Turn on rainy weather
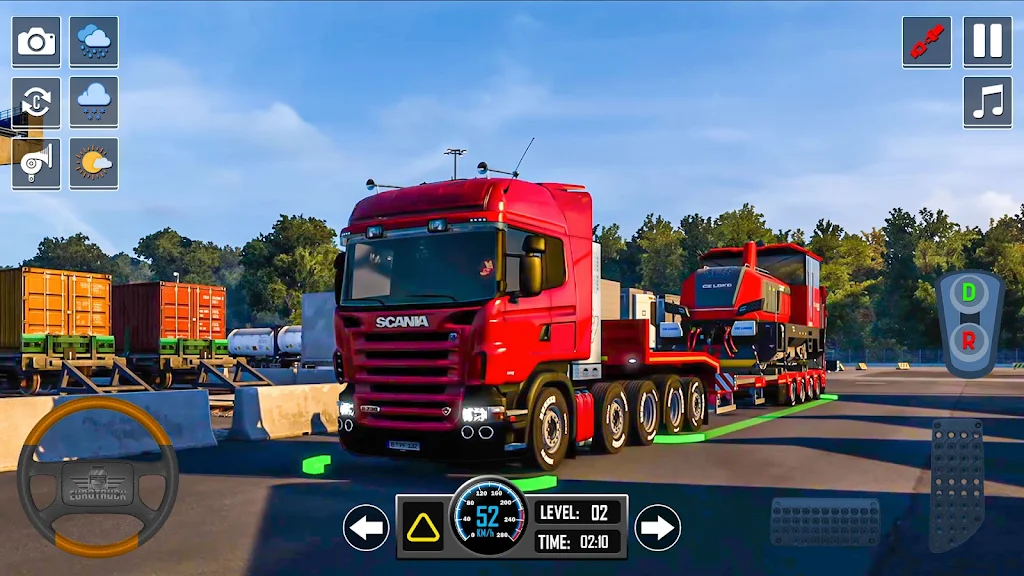This screenshot has height=576, width=1024. [94, 42]
